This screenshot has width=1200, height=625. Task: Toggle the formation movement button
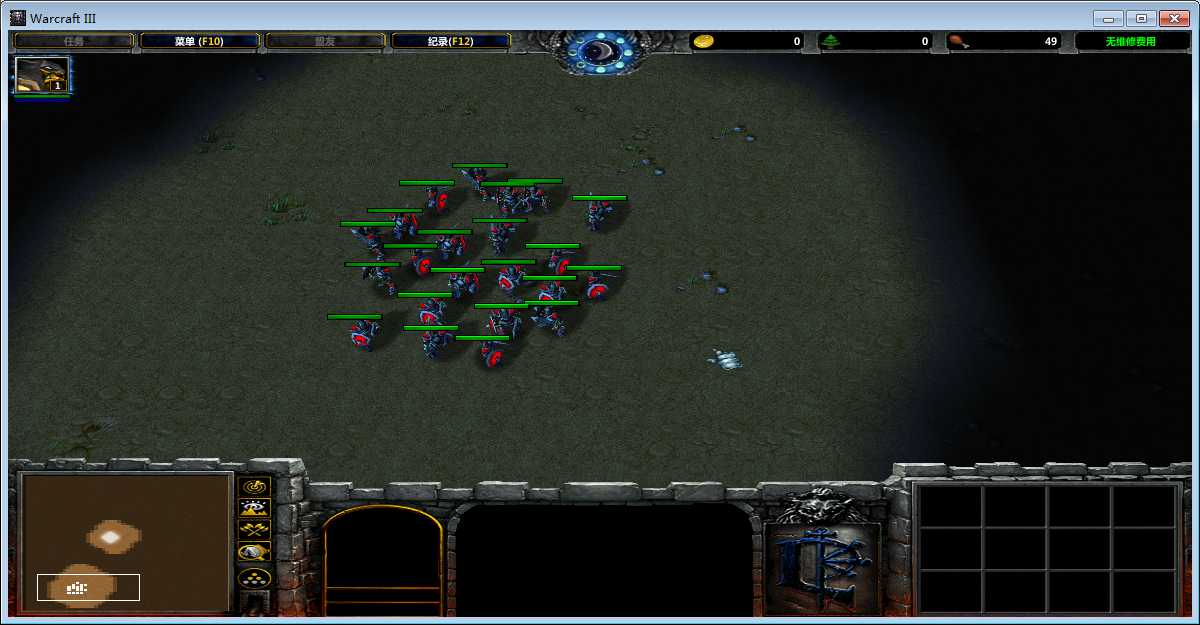point(254,578)
